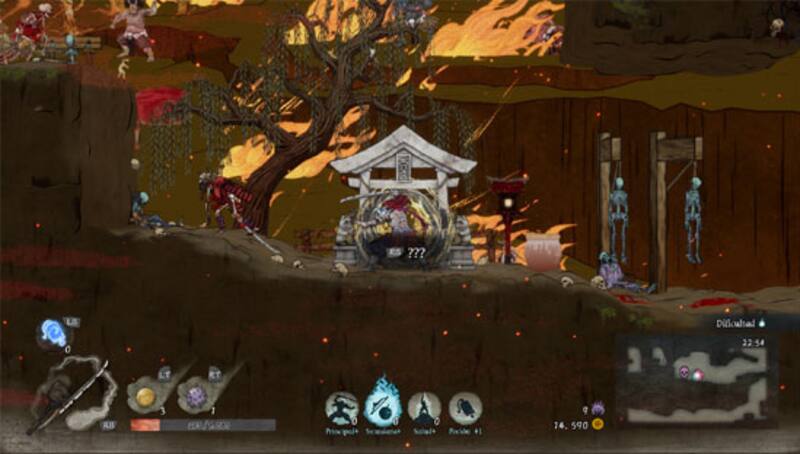
Task: Click the Dificultad flame indicator
Action: click(762, 323)
